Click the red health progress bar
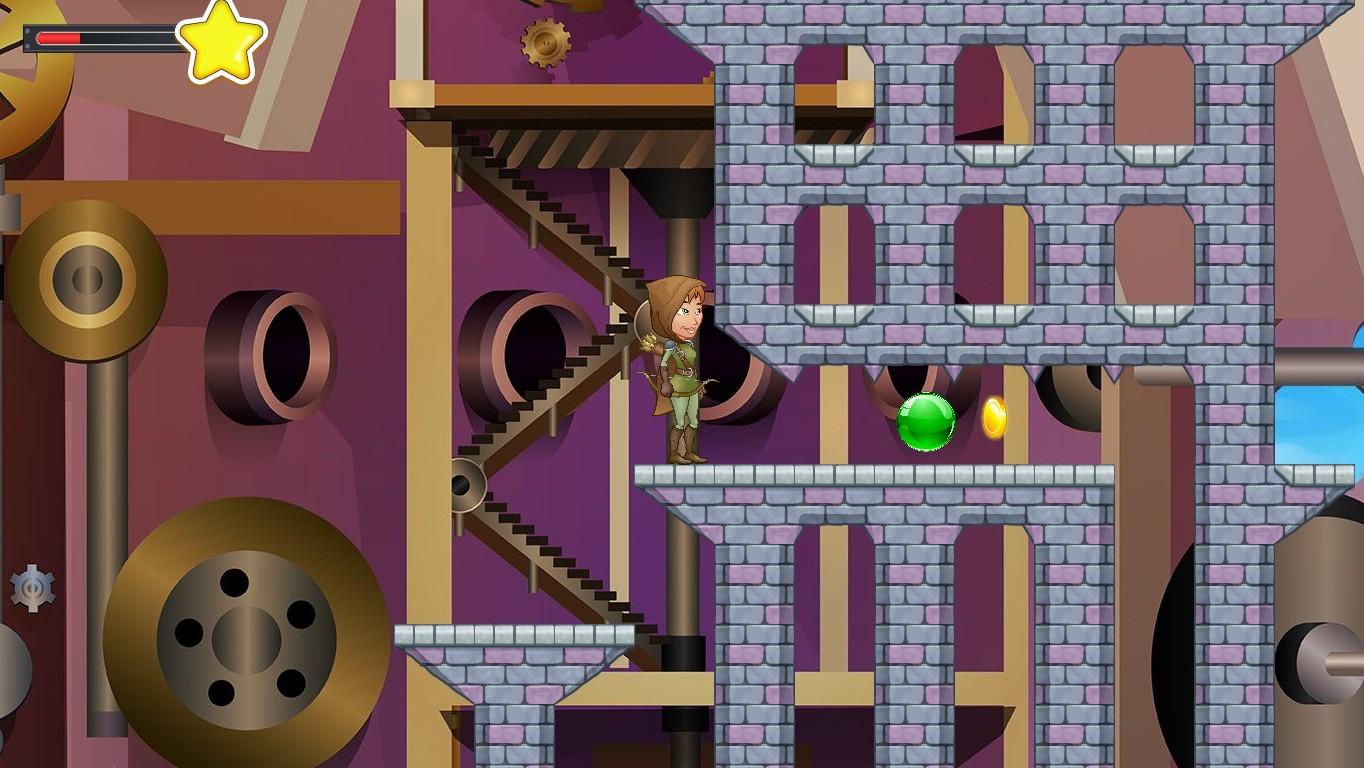 (x=58, y=38)
